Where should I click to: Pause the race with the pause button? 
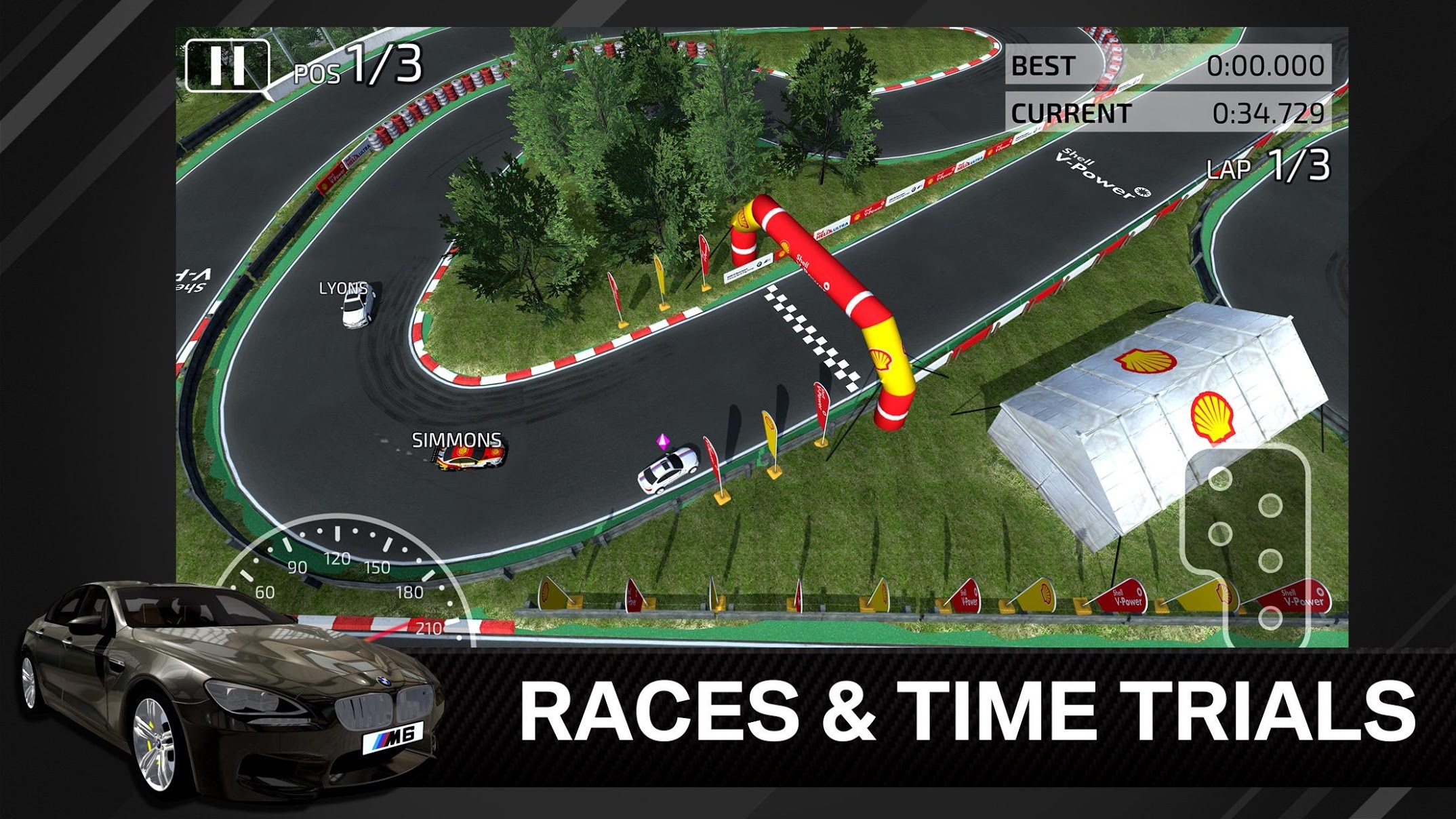[227, 65]
